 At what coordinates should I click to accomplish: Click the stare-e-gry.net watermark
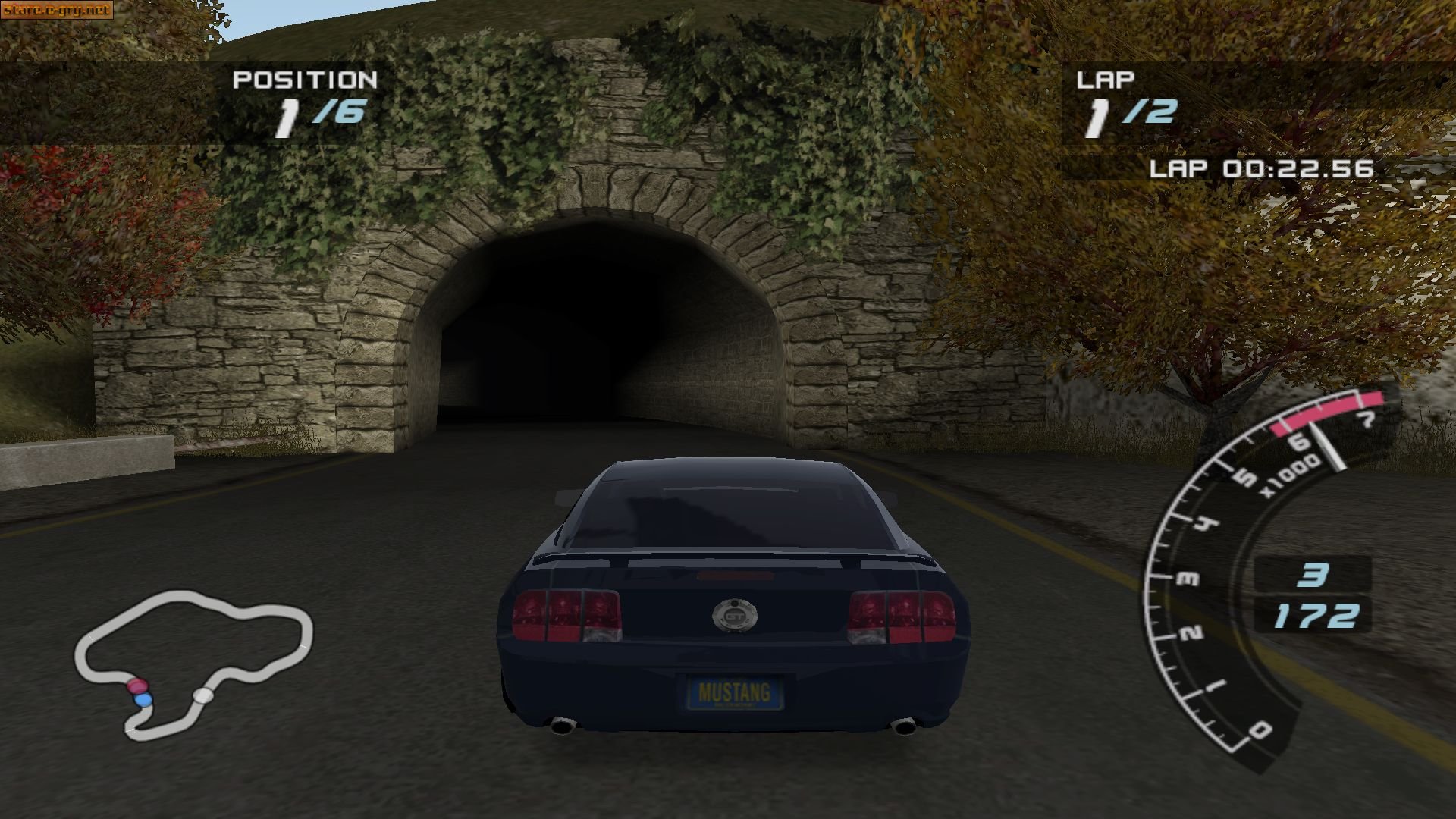57,11
